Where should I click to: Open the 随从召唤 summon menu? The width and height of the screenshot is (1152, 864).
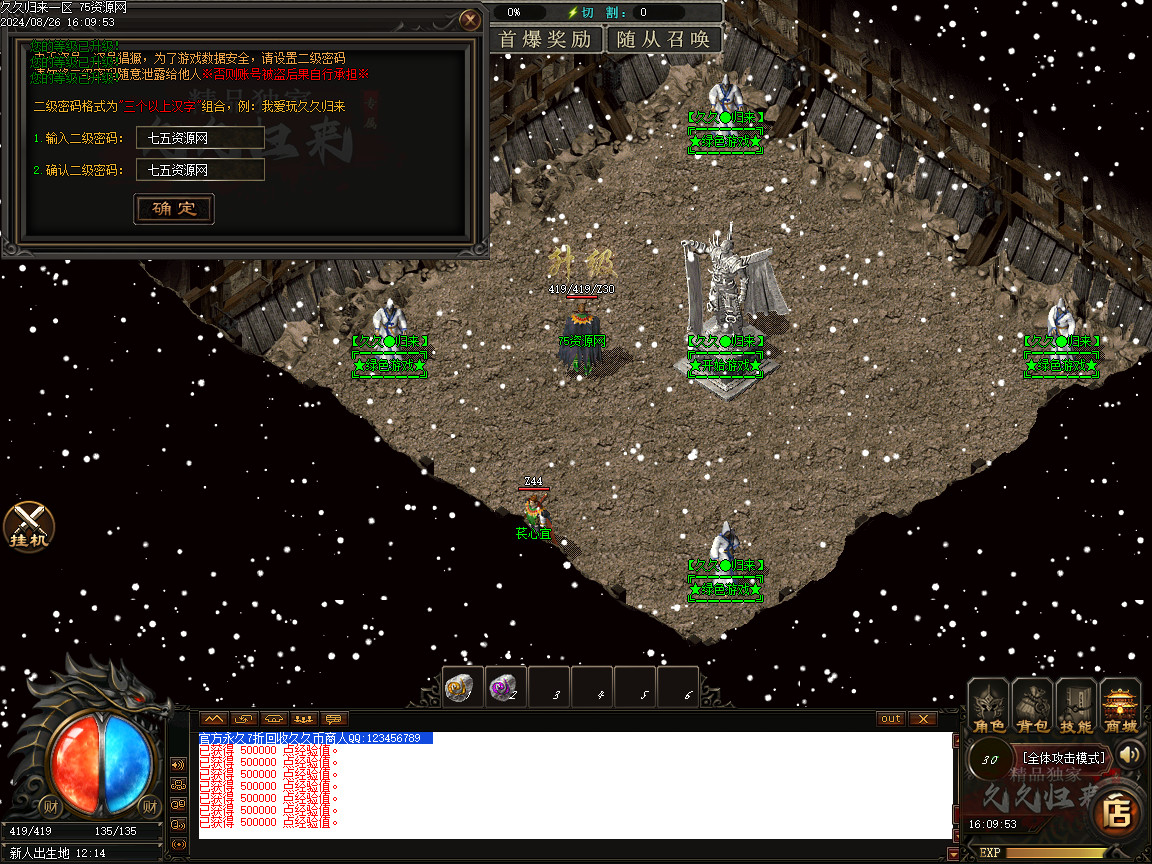click(664, 40)
